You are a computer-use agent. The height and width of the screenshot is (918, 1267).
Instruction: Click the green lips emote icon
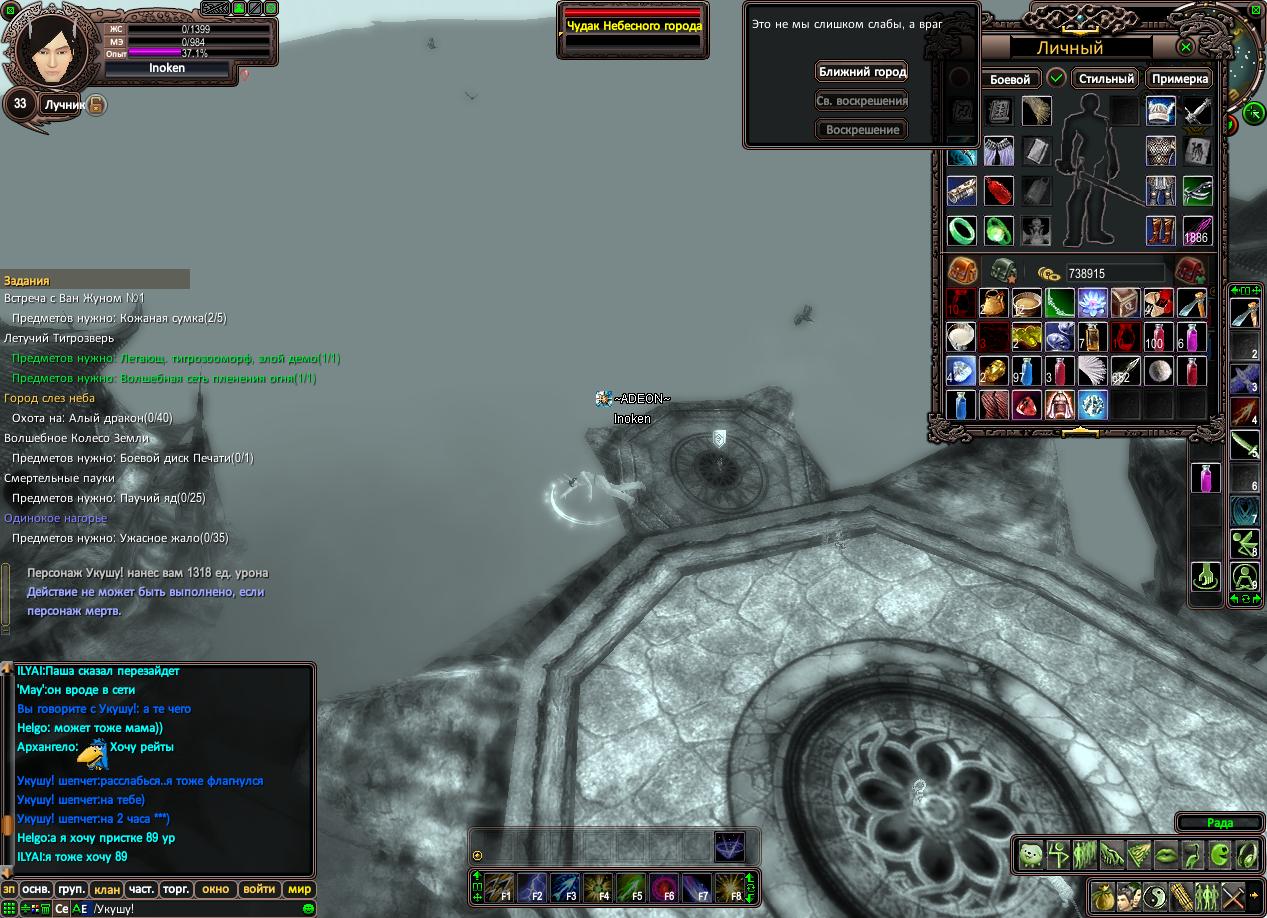1166,855
